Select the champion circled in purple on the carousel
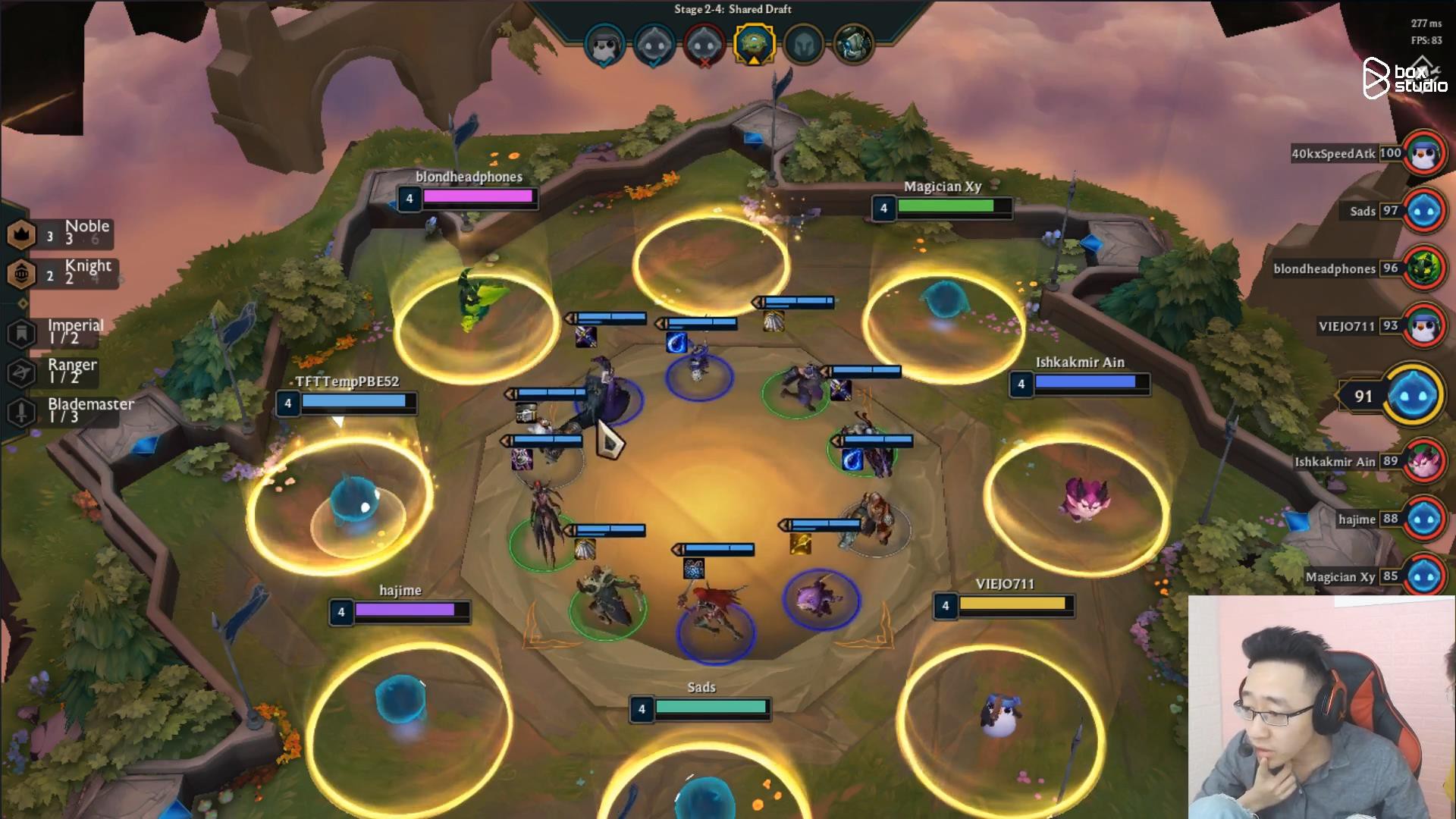The height and width of the screenshot is (819, 1456). point(822,599)
